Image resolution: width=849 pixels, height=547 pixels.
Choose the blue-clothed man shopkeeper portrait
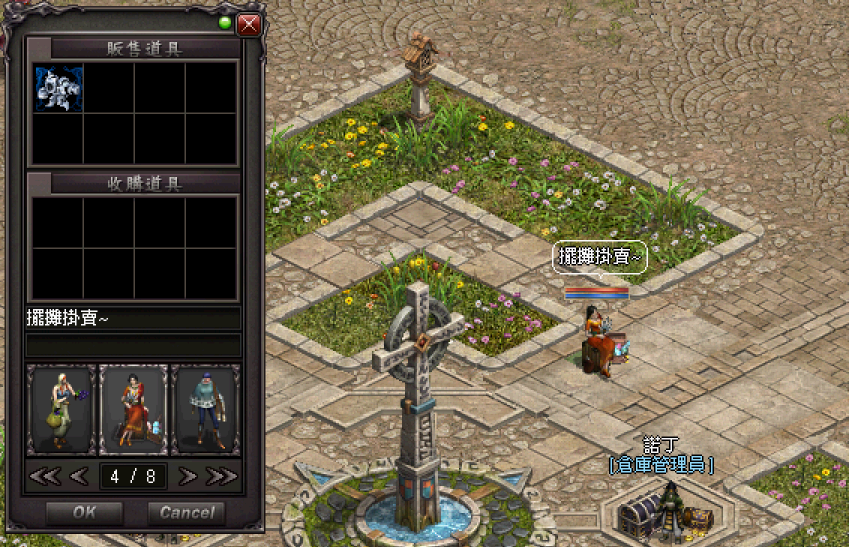tap(206, 410)
